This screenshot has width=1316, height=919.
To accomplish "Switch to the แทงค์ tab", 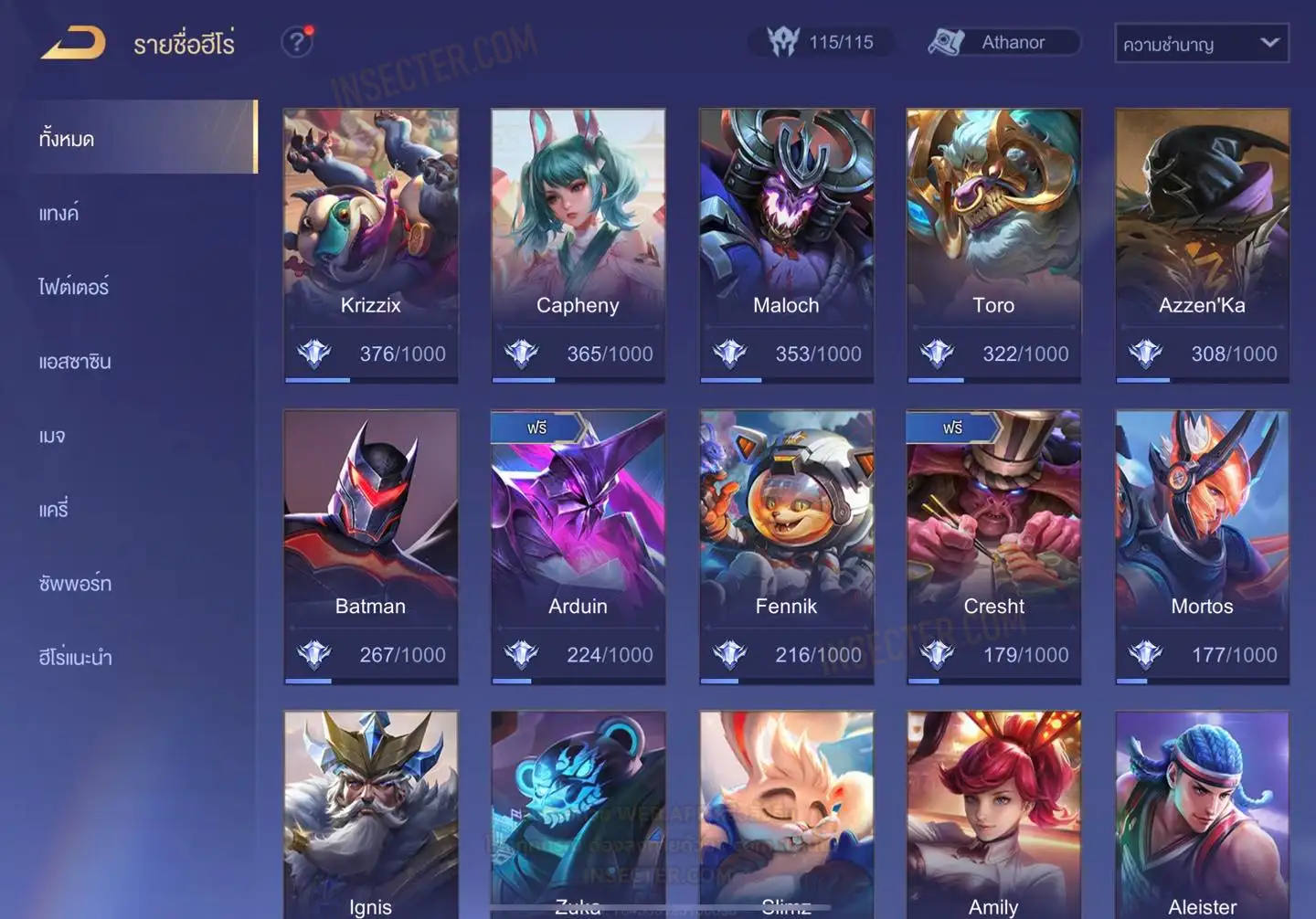I will pyautogui.click(x=59, y=214).
